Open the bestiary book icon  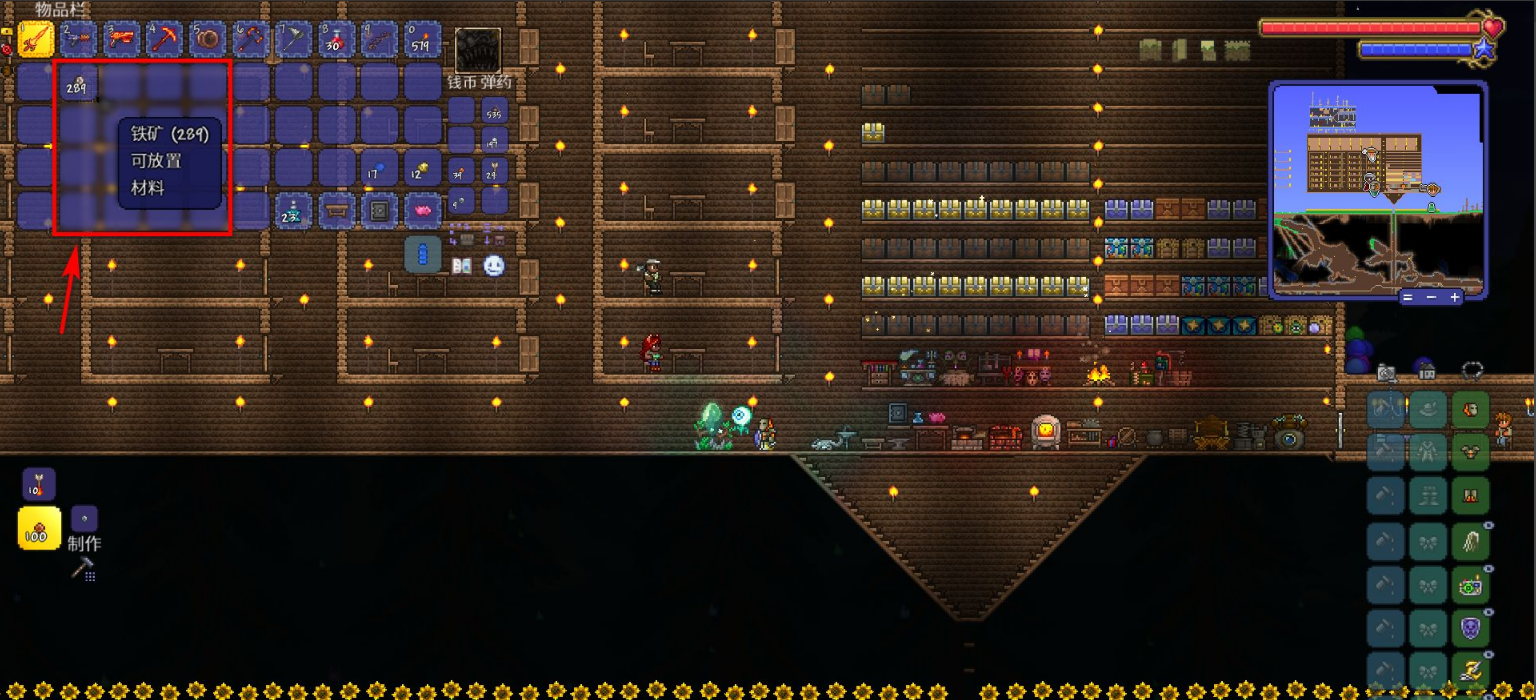(x=462, y=266)
